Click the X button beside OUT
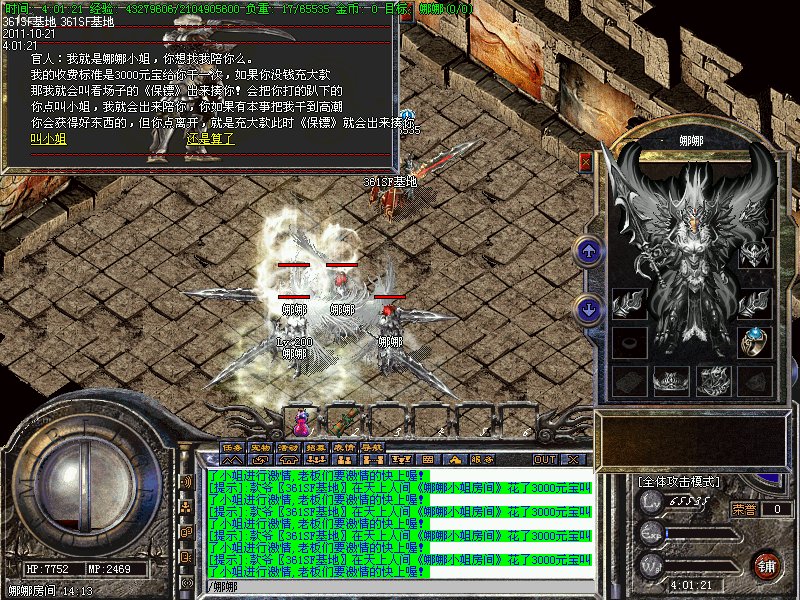 click(572, 459)
